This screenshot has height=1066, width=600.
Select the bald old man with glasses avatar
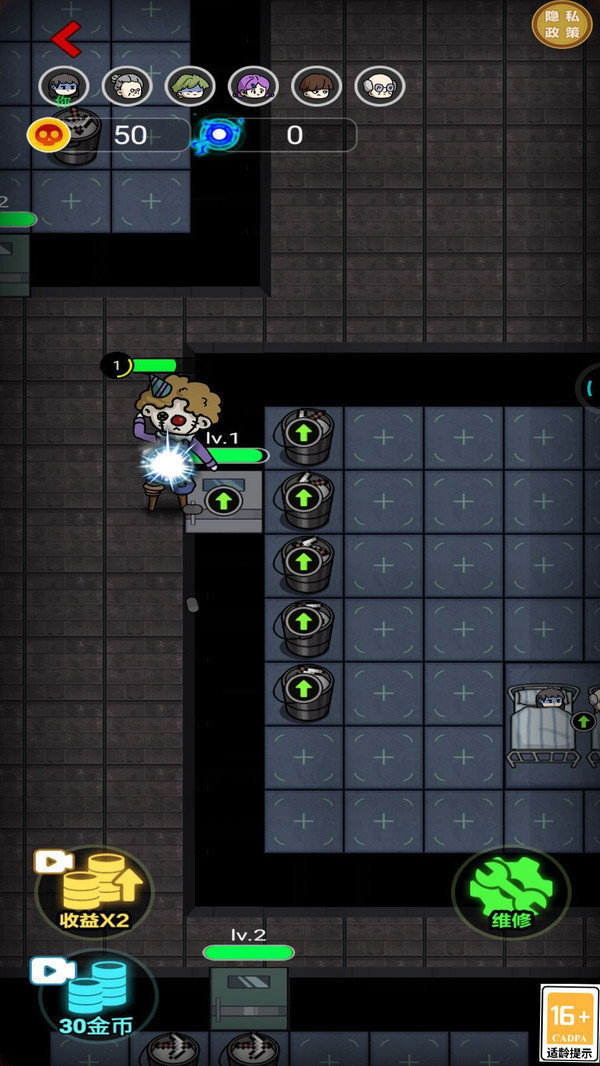379,87
